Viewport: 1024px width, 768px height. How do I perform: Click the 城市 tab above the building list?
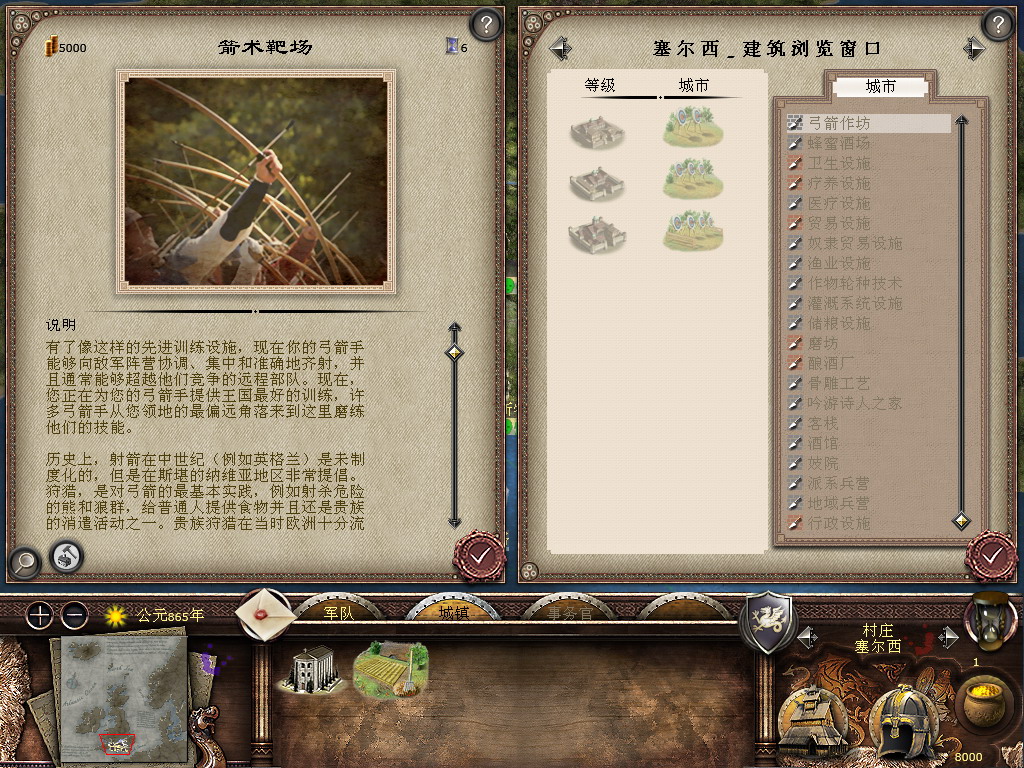click(x=880, y=87)
